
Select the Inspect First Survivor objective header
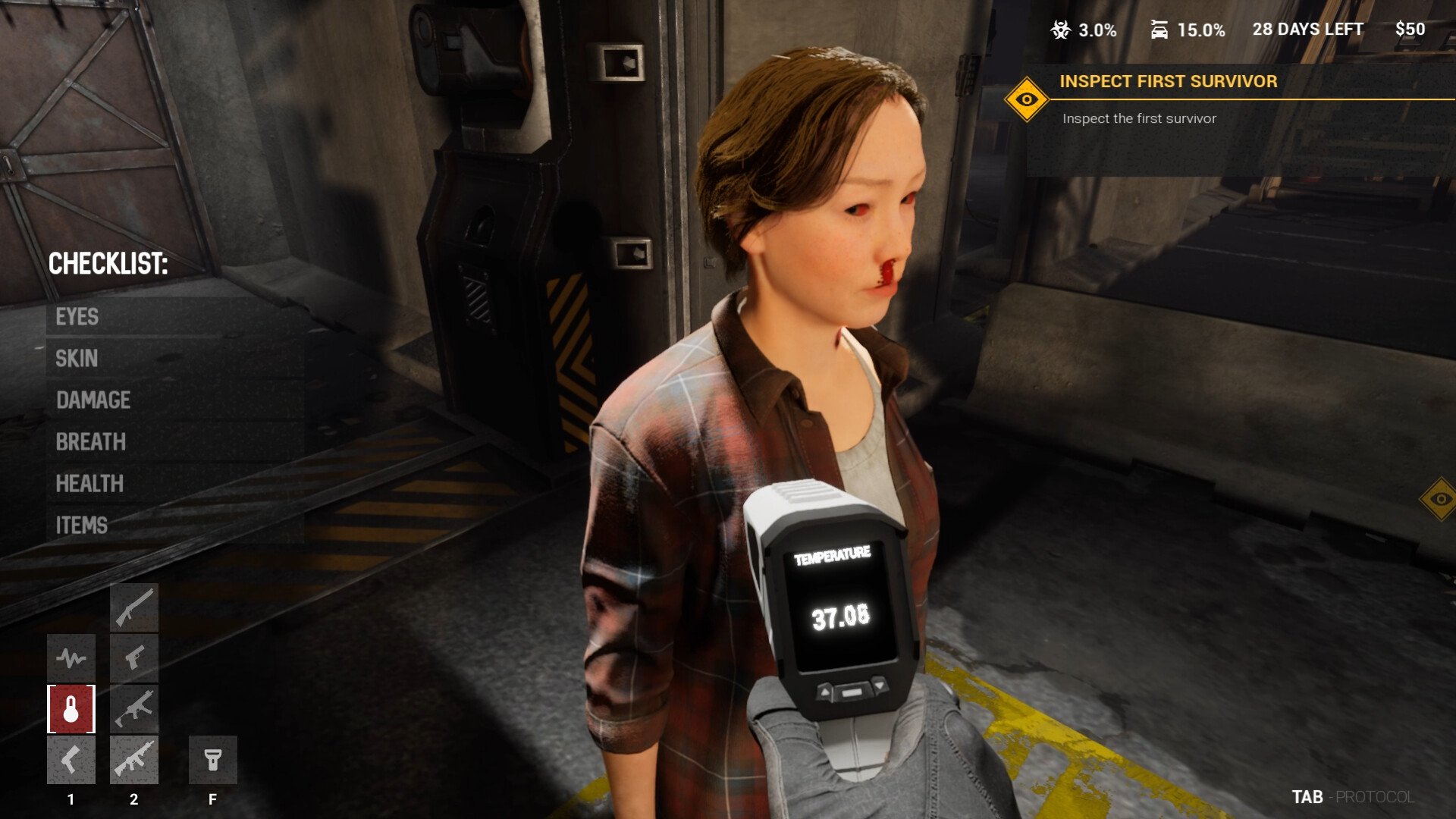pyautogui.click(x=1168, y=82)
